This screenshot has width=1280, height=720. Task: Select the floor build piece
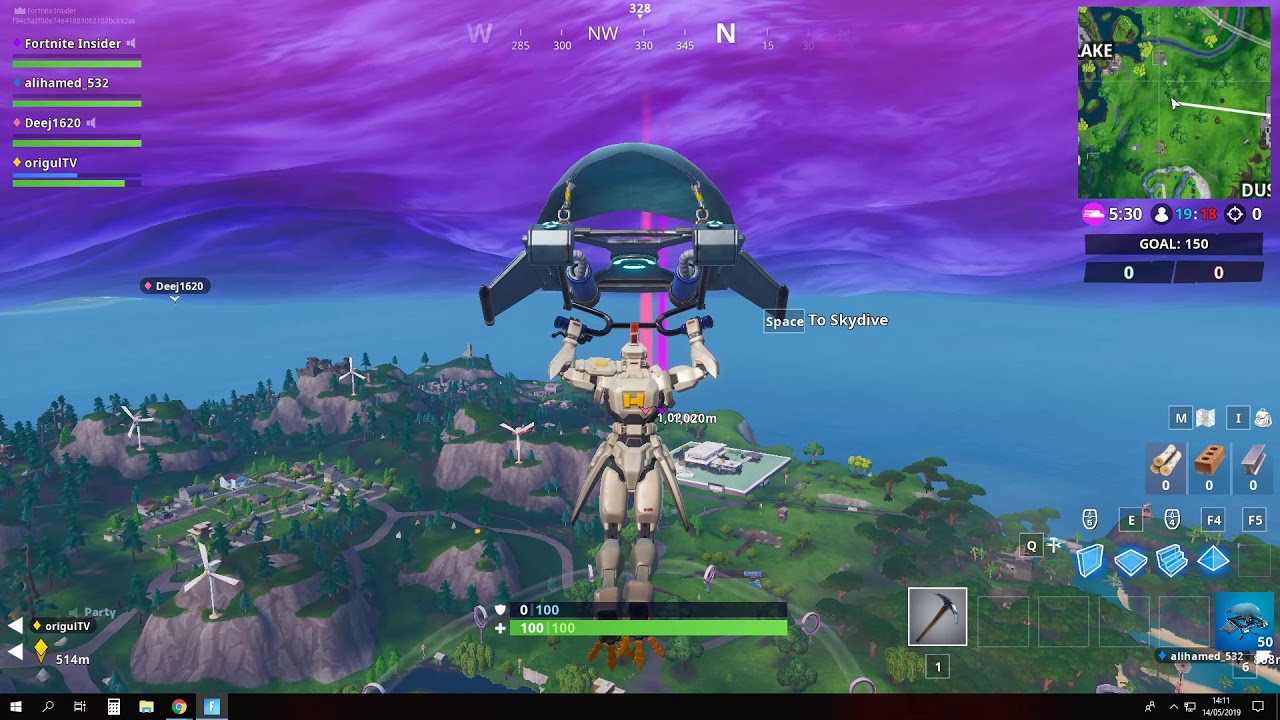pos(1130,561)
